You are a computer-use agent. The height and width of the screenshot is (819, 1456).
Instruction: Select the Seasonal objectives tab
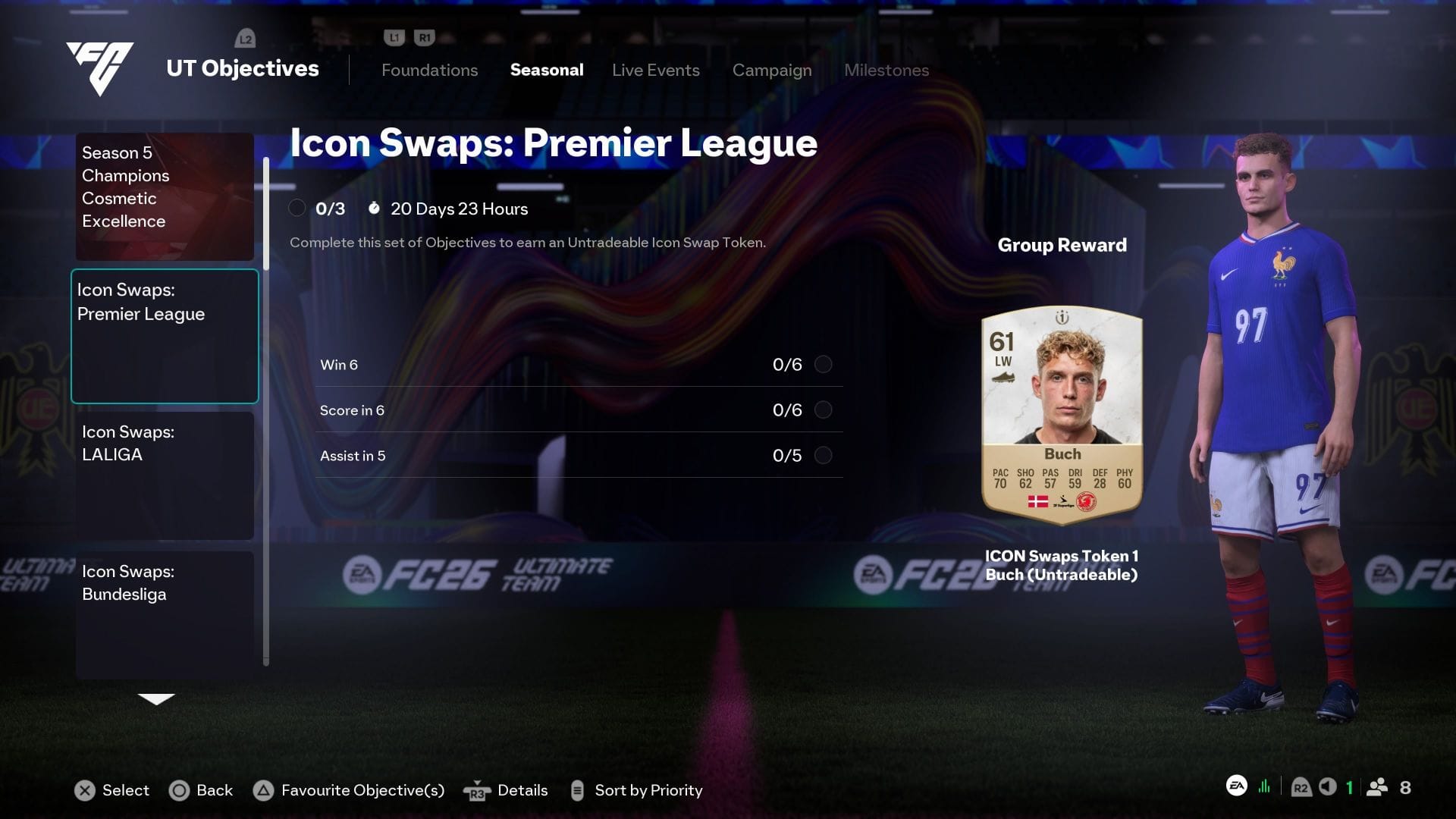point(547,70)
